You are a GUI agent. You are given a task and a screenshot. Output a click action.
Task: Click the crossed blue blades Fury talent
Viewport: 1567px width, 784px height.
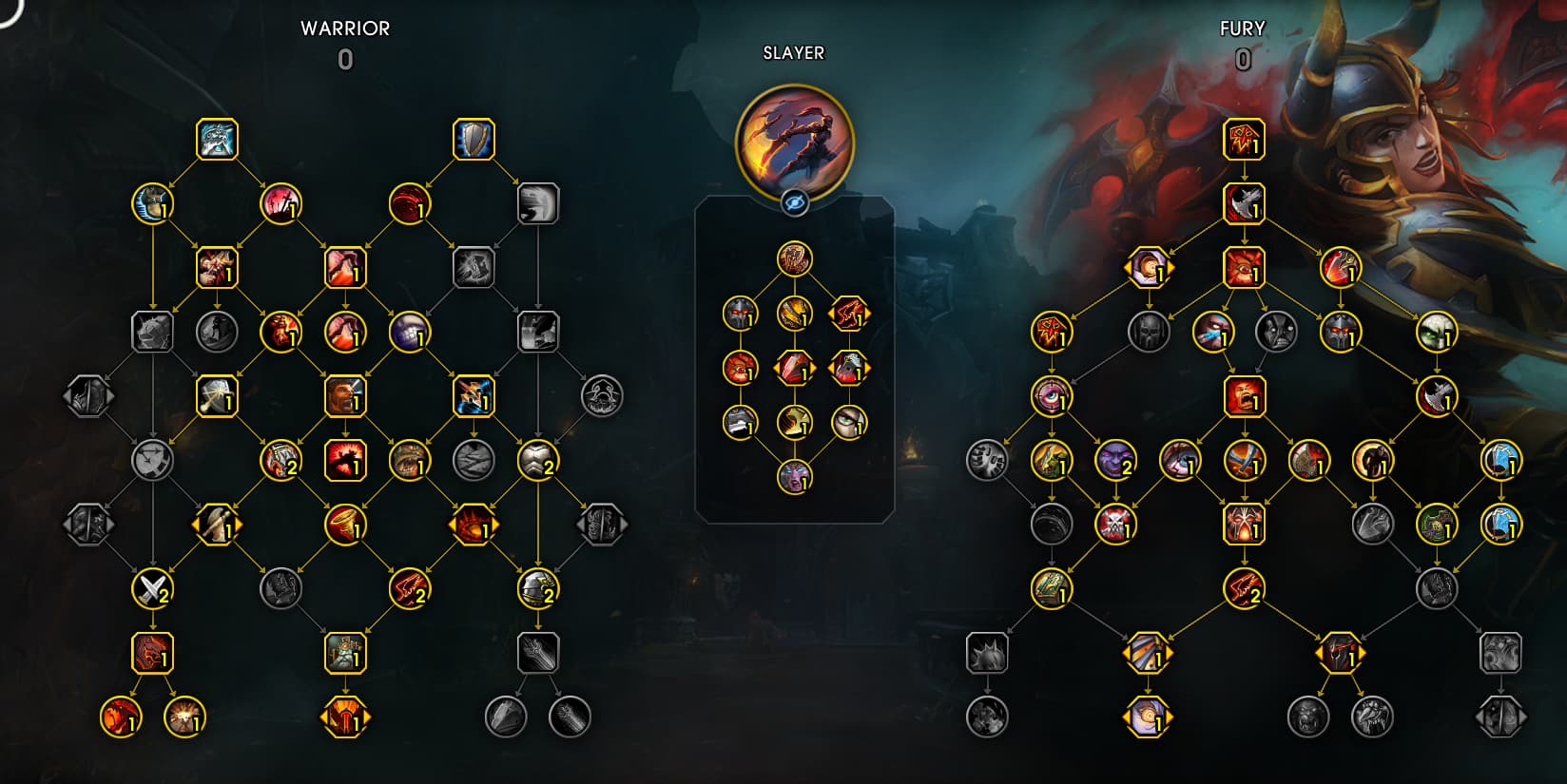[x=1244, y=460]
